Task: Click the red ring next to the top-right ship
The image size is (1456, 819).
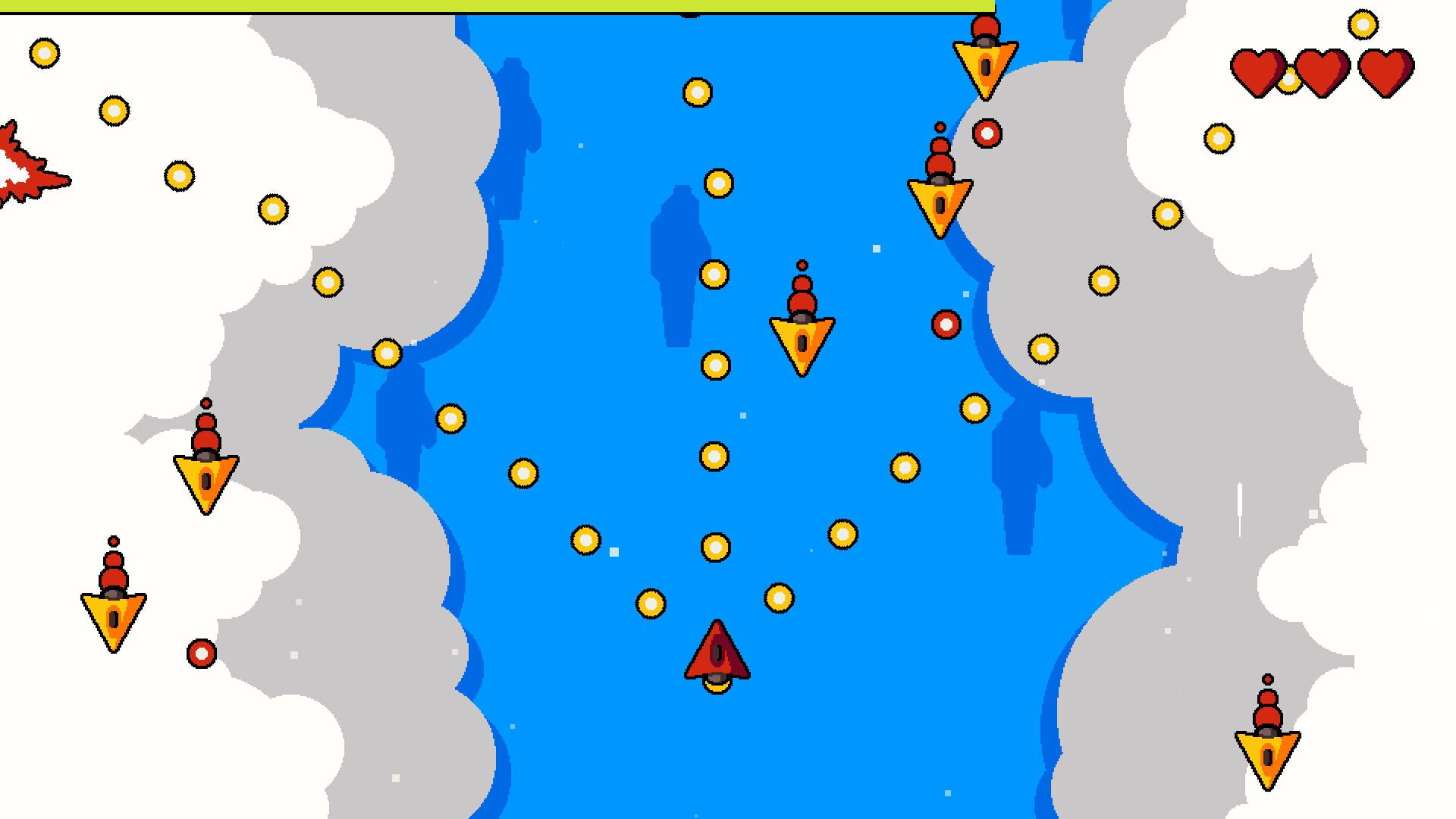Action: 987,133
